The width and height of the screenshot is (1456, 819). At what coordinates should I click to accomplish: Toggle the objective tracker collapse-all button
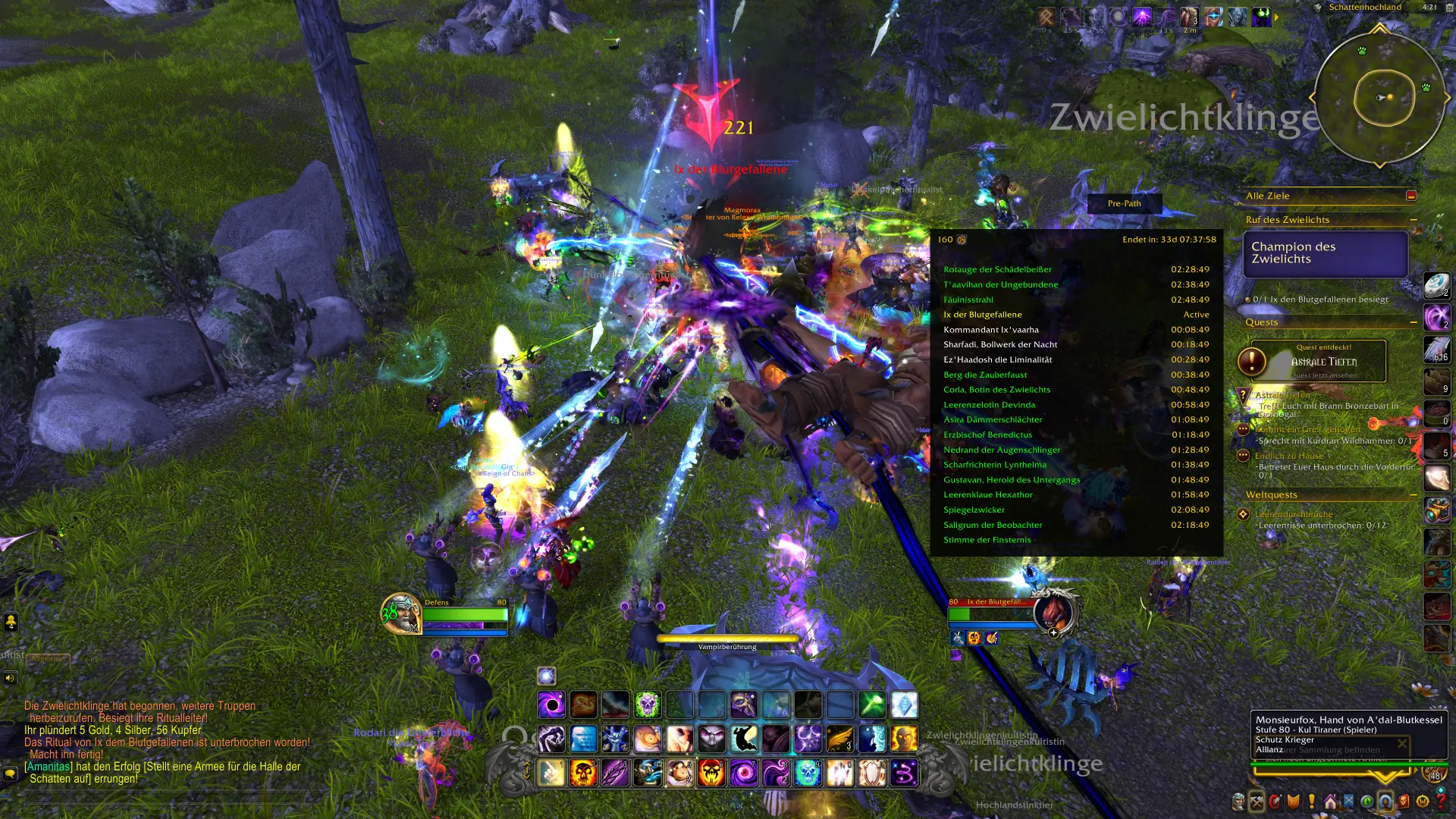[1410, 195]
